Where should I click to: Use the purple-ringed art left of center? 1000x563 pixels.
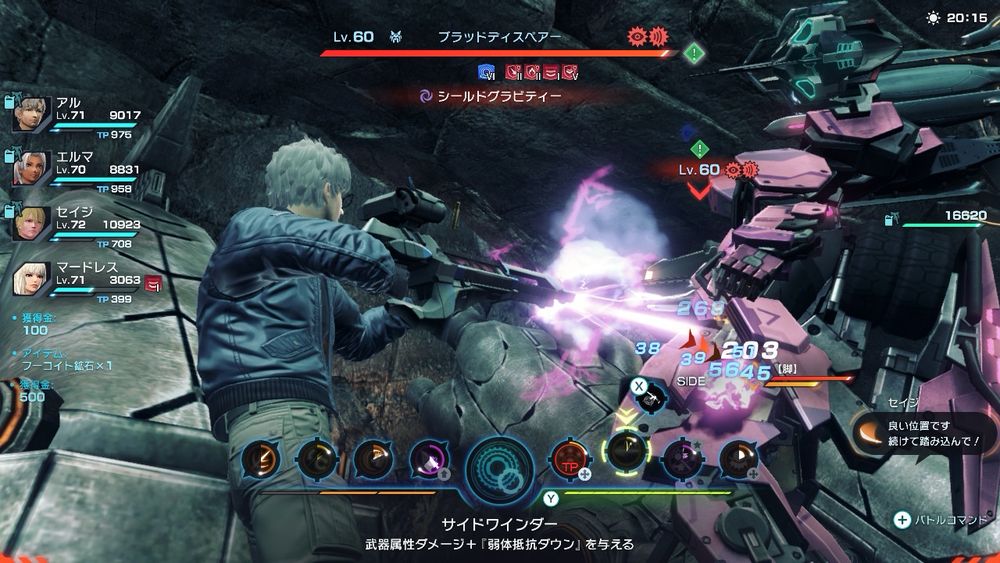(429, 459)
